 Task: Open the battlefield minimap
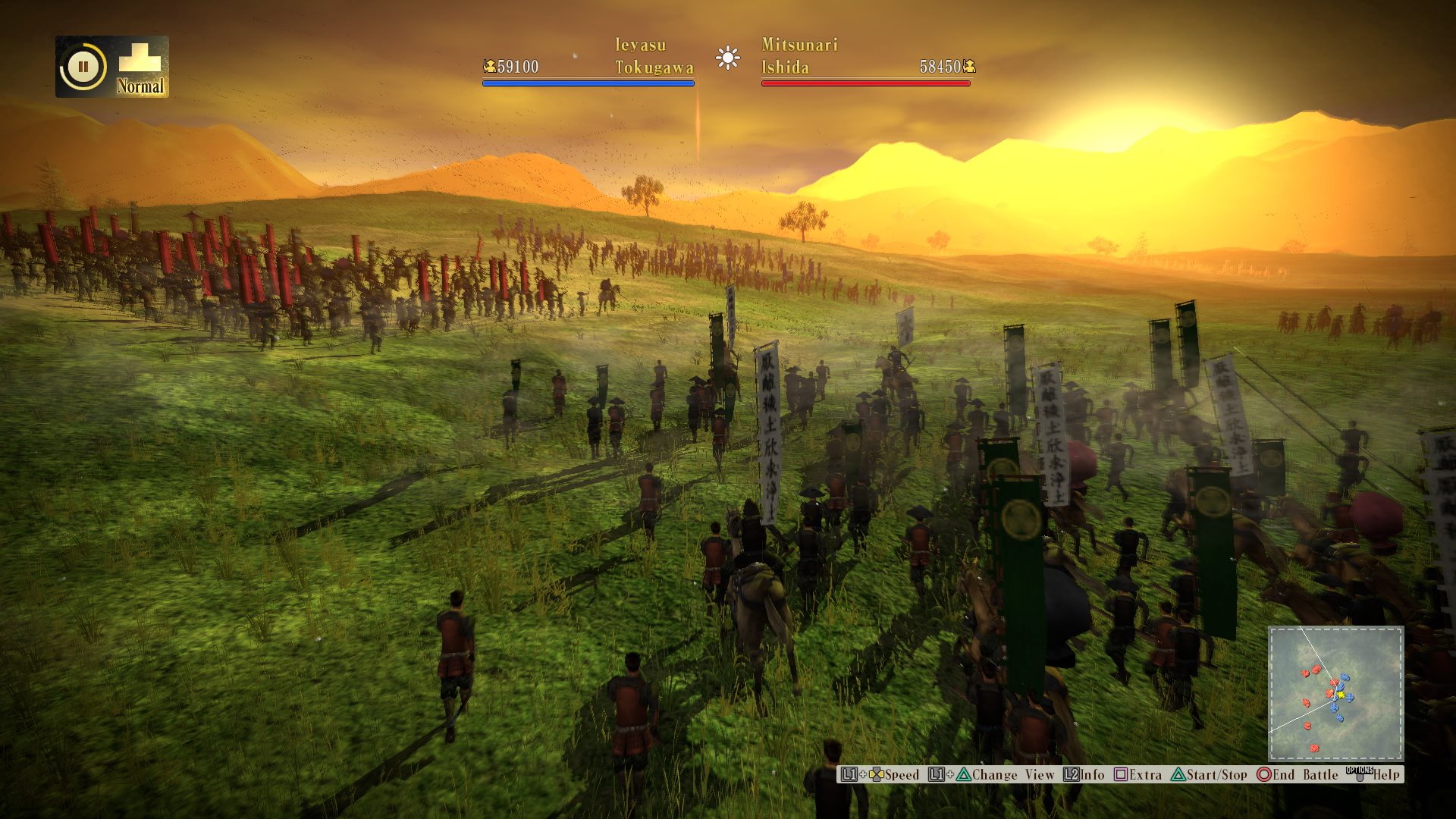point(1335,693)
